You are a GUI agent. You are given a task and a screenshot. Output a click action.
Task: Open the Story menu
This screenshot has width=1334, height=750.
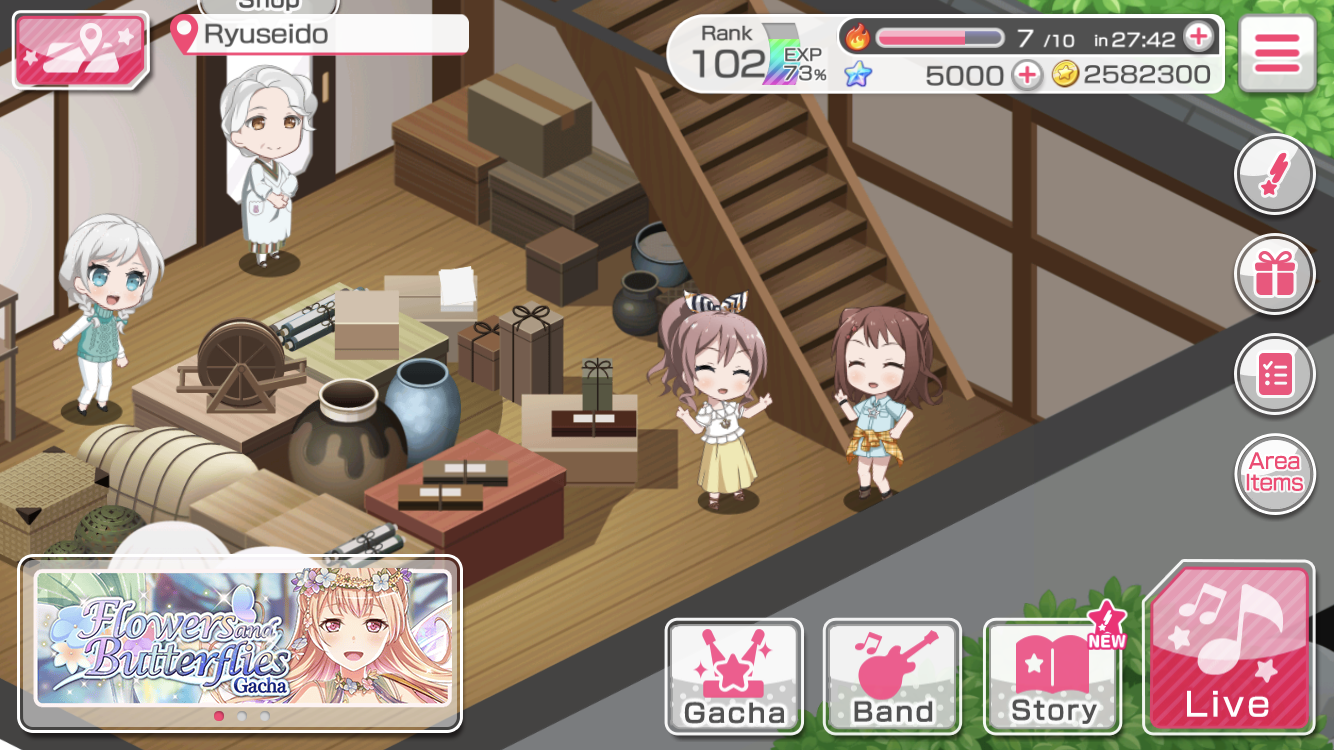click(x=1053, y=676)
